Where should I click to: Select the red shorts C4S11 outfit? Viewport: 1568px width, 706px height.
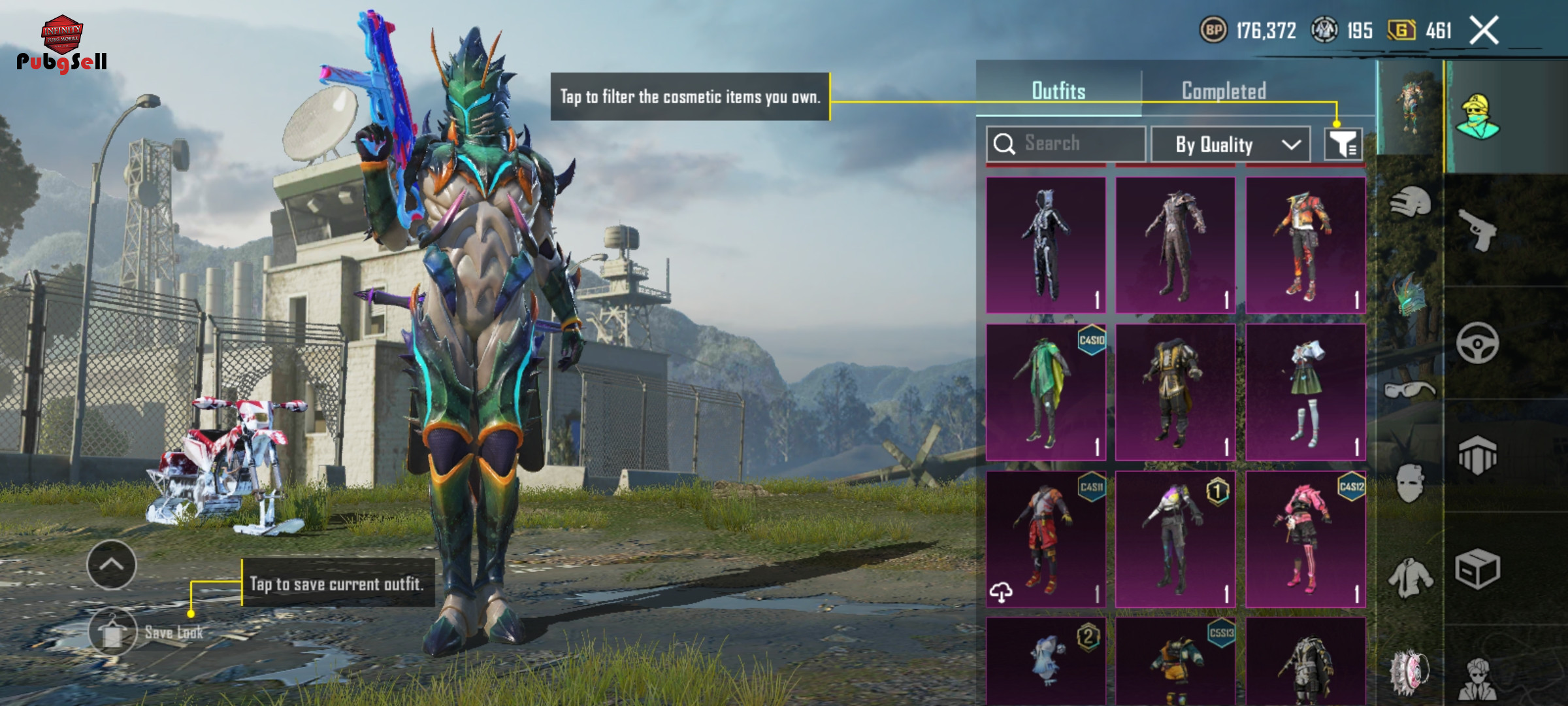(1045, 539)
